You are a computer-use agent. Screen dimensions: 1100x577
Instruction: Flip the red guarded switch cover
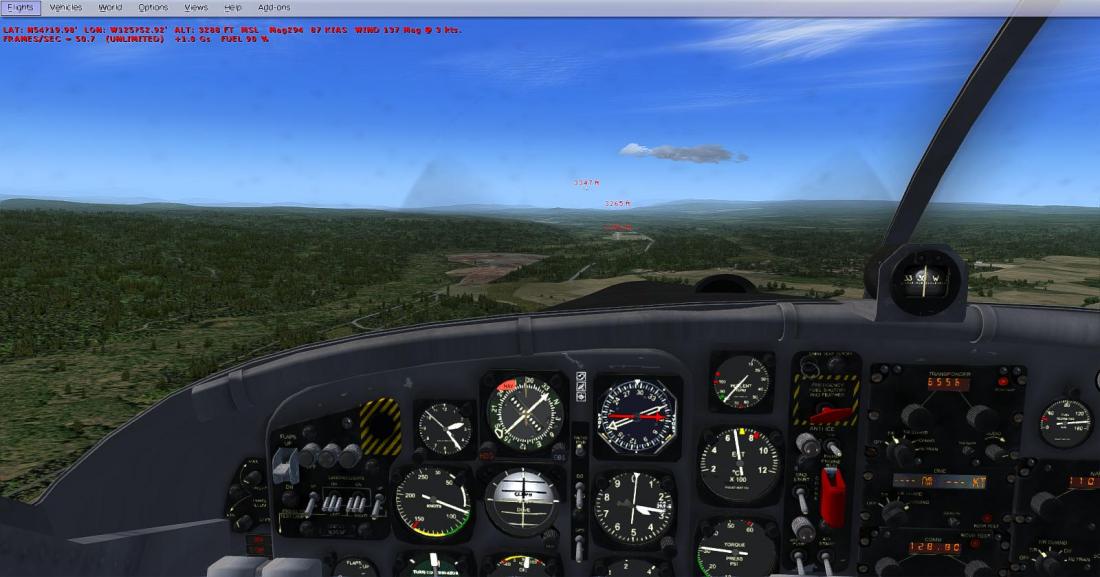(832, 495)
